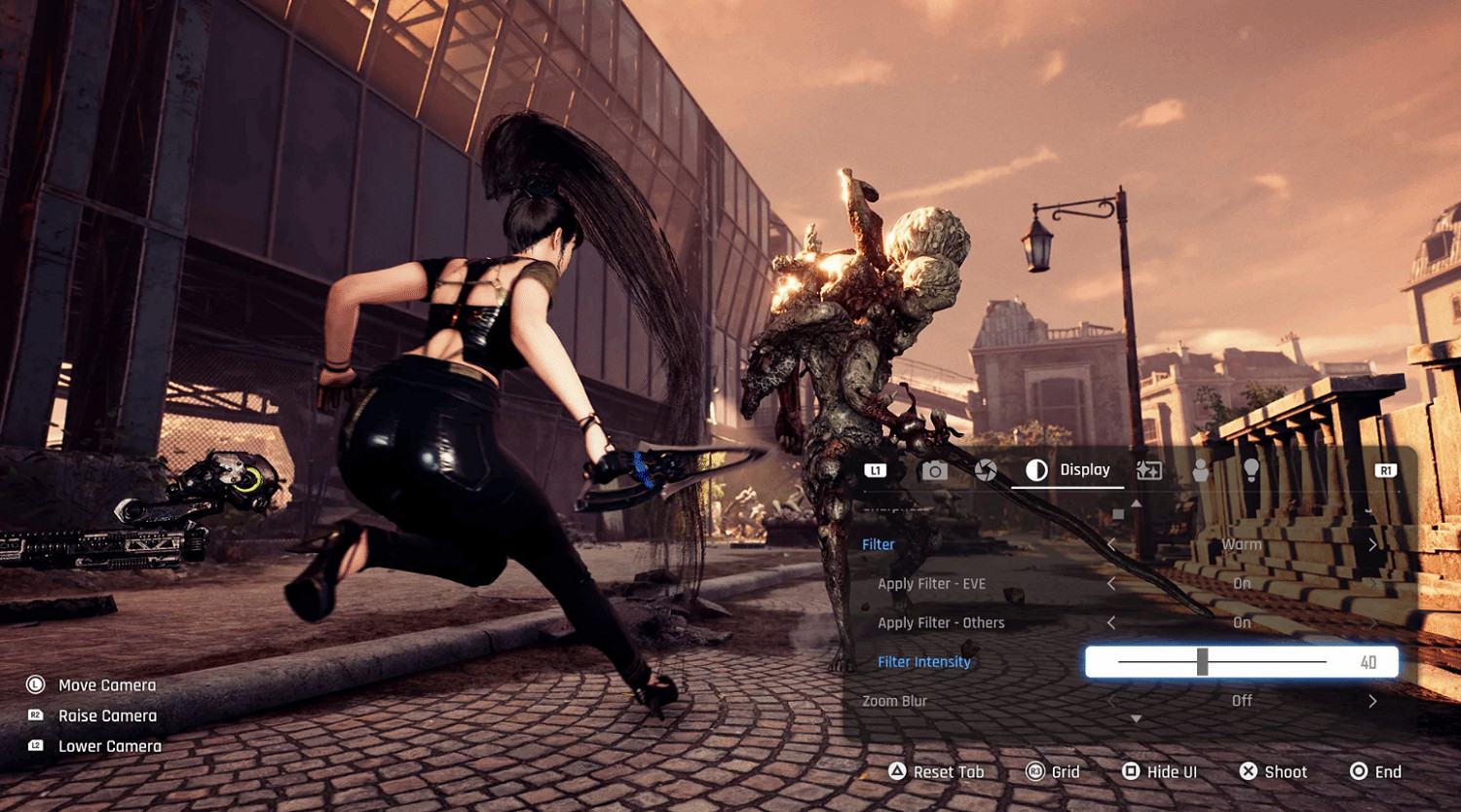Go up the list with the up arrow

pos(1136,503)
